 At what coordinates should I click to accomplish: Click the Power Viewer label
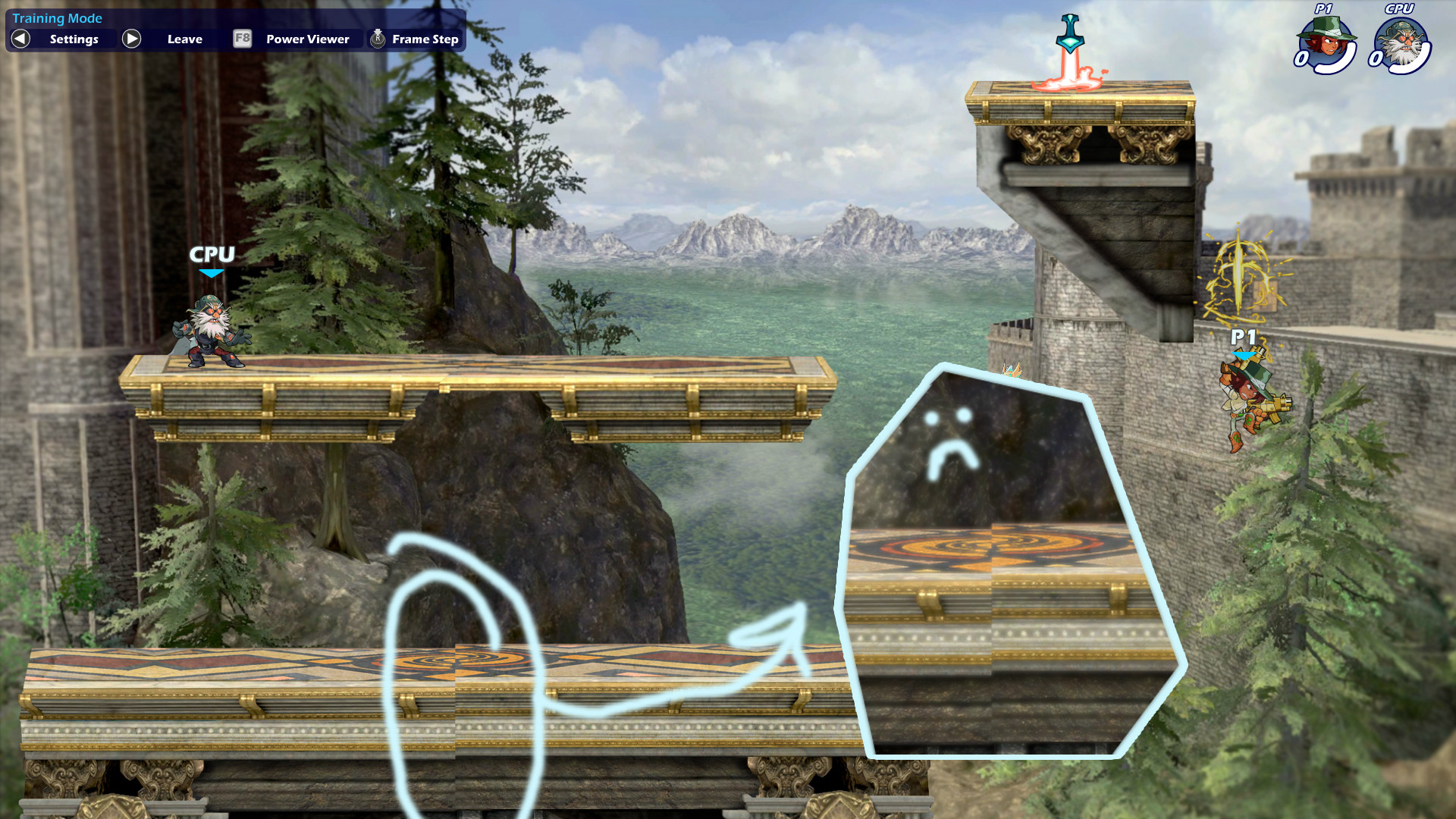[x=306, y=38]
